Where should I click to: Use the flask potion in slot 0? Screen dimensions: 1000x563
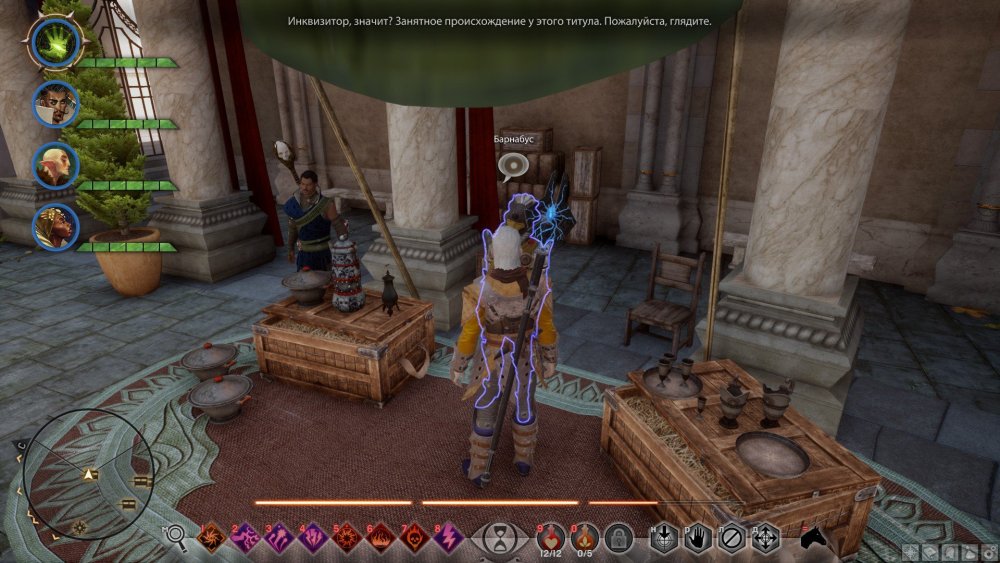click(x=584, y=537)
